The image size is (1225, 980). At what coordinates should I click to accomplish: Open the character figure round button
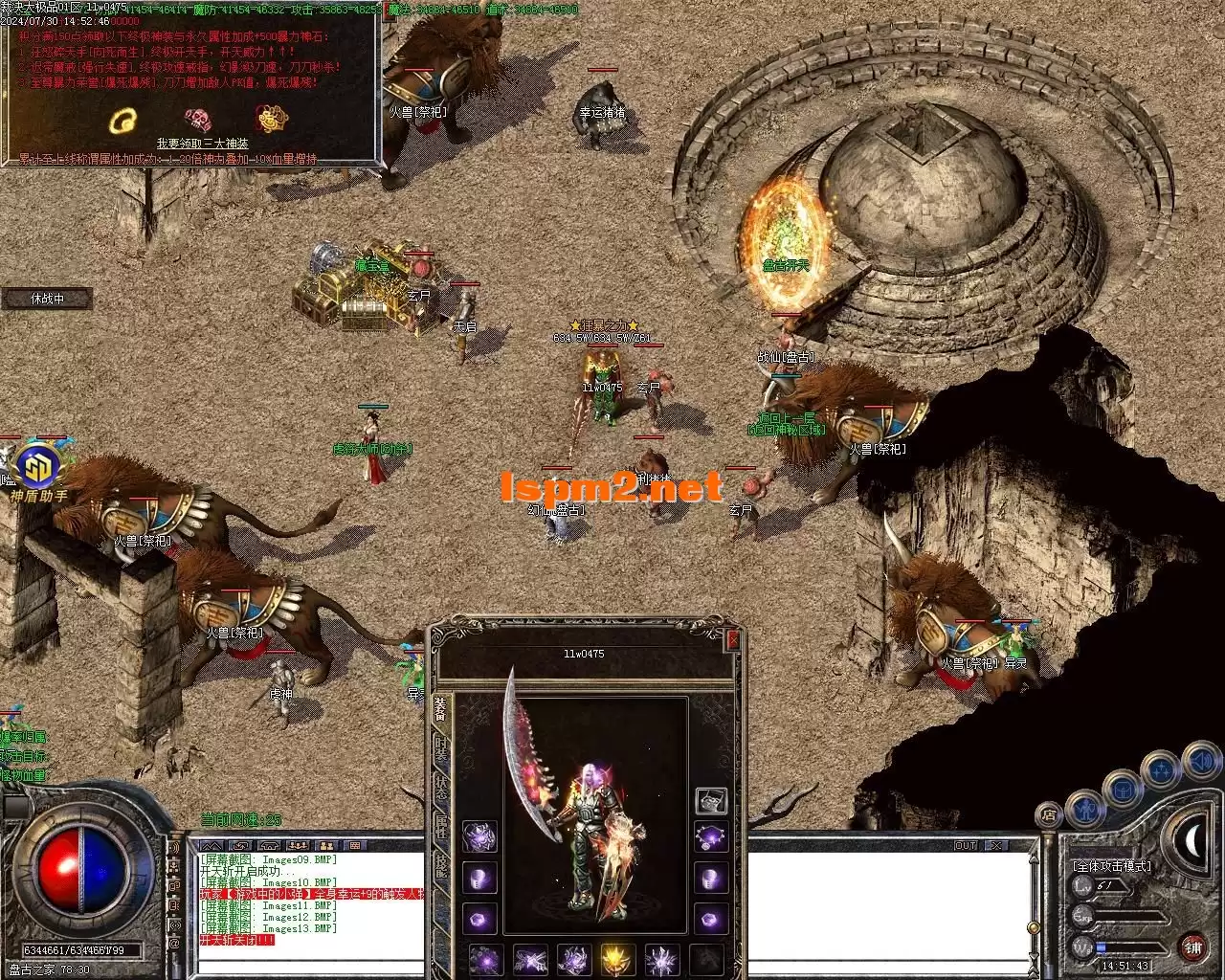(1084, 808)
